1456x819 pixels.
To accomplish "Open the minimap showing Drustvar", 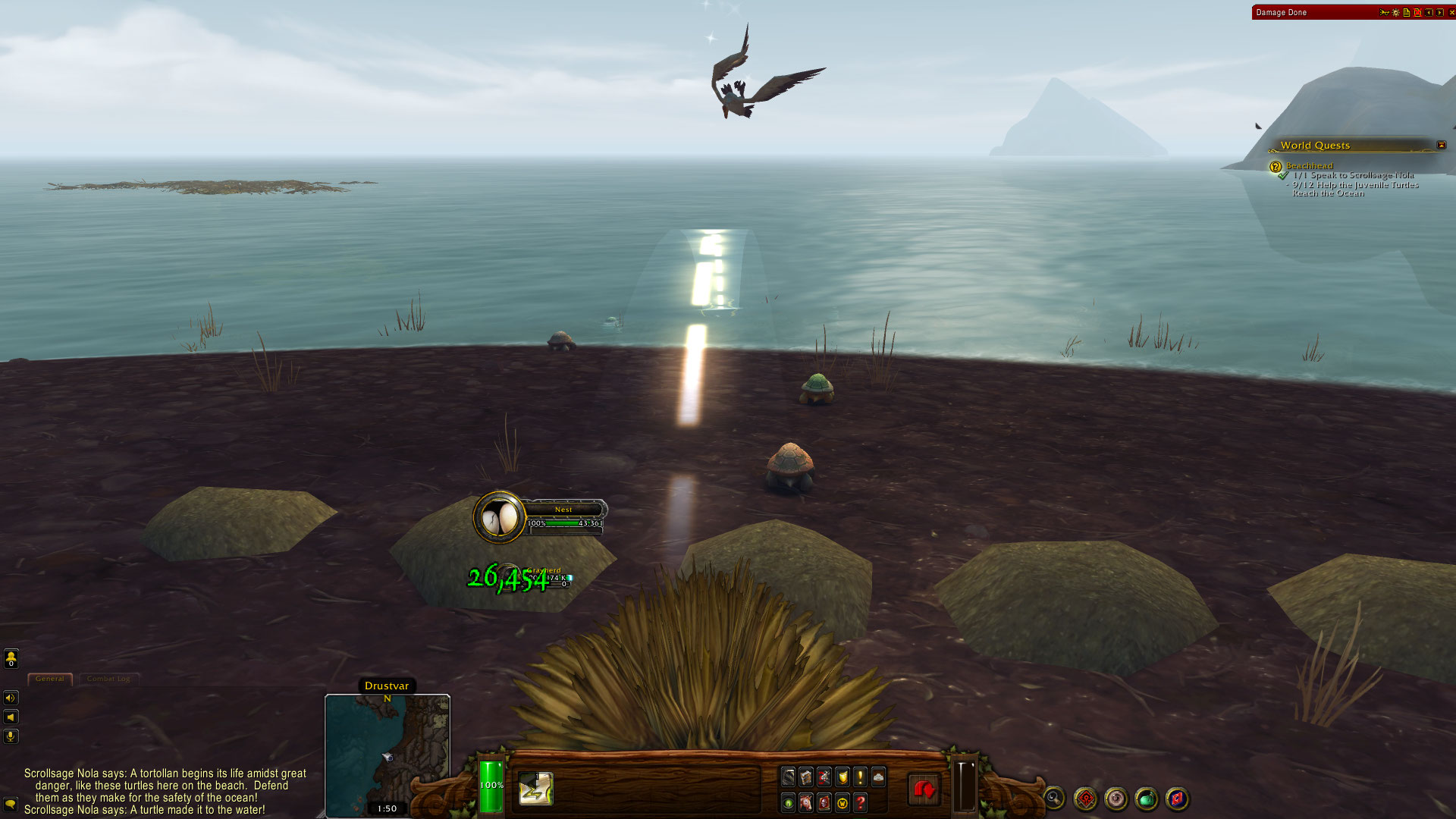I will click(388, 755).
